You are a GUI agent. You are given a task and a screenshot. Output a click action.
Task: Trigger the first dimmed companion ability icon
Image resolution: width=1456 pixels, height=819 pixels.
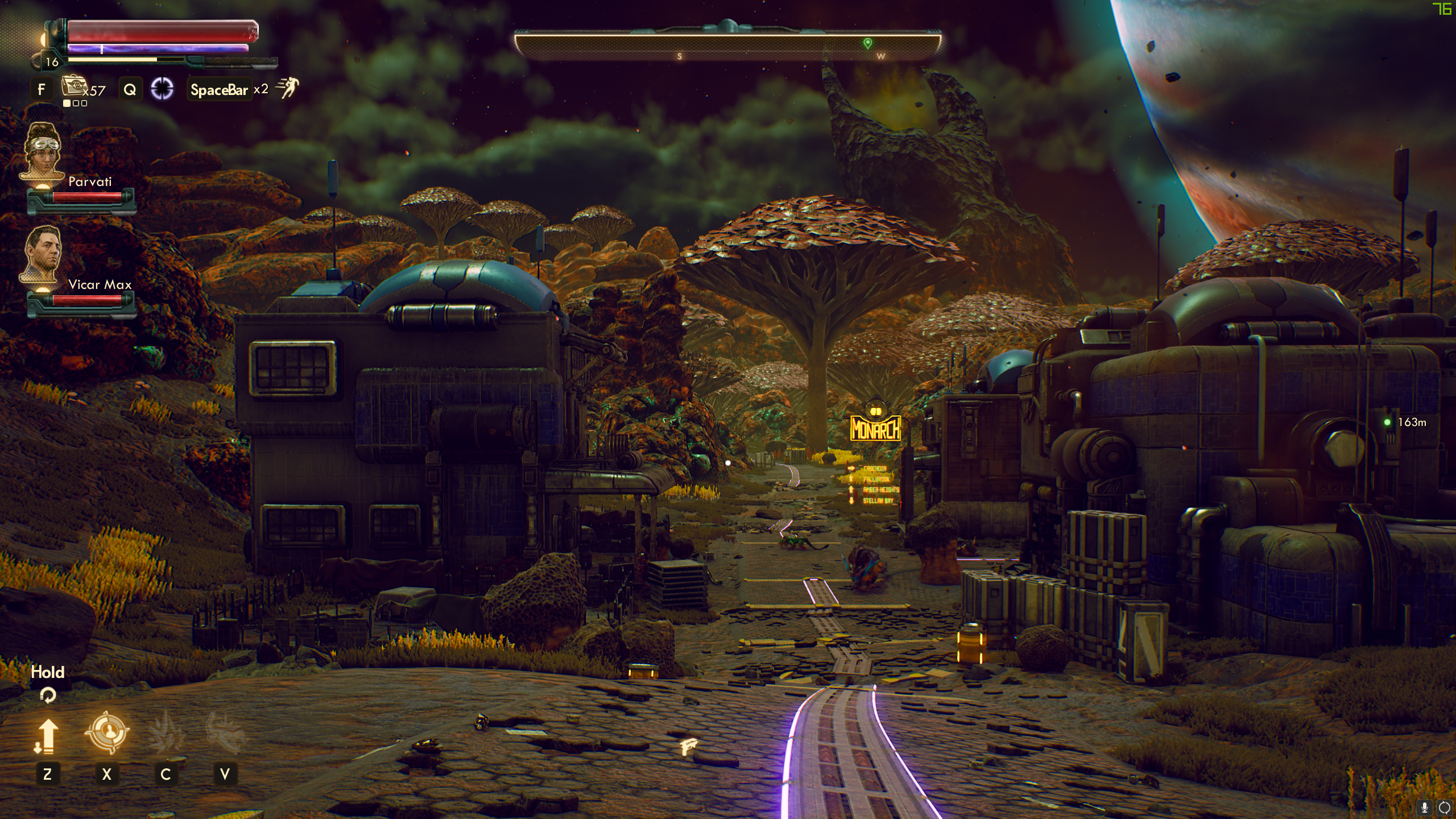tap(166, 733)
